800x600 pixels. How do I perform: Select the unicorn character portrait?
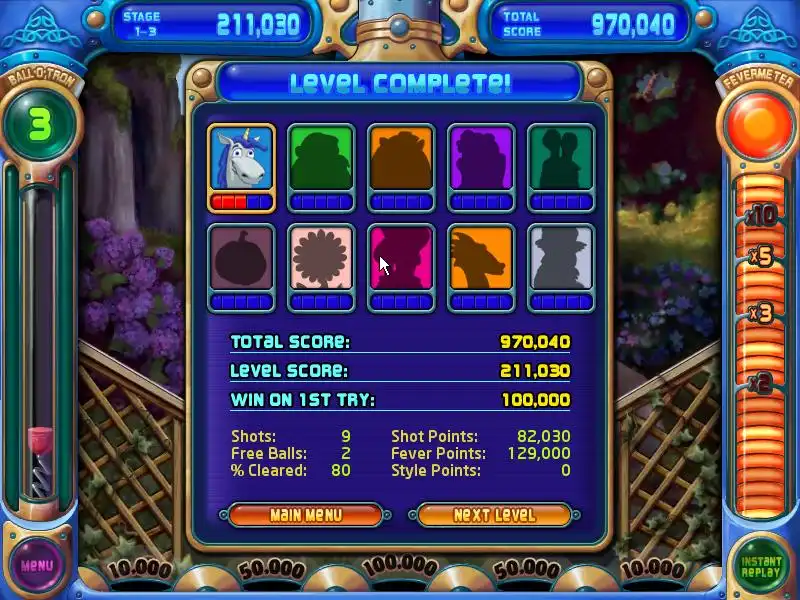pos(241,158)
